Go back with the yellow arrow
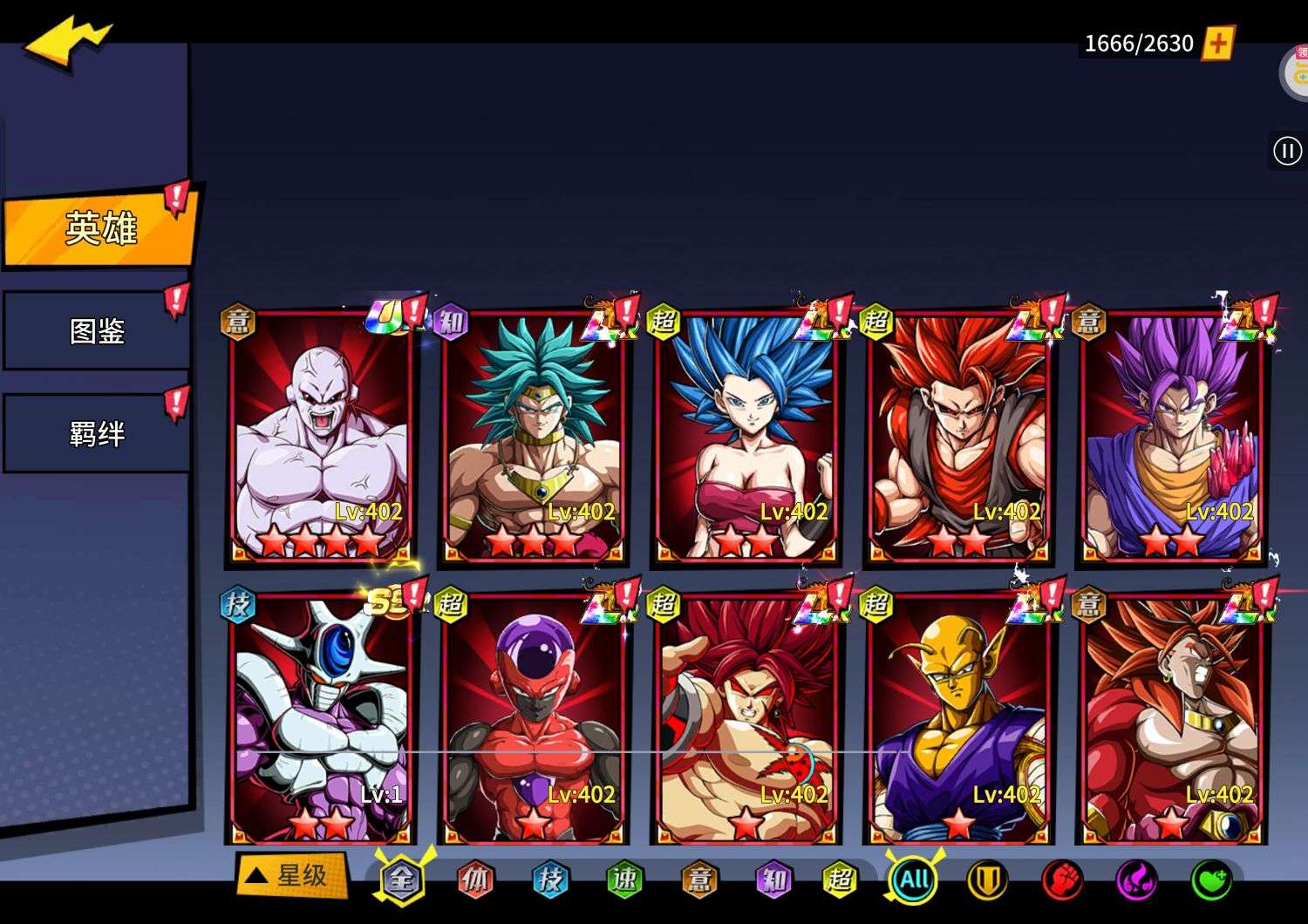1308x924 pixels. [66, 44]
